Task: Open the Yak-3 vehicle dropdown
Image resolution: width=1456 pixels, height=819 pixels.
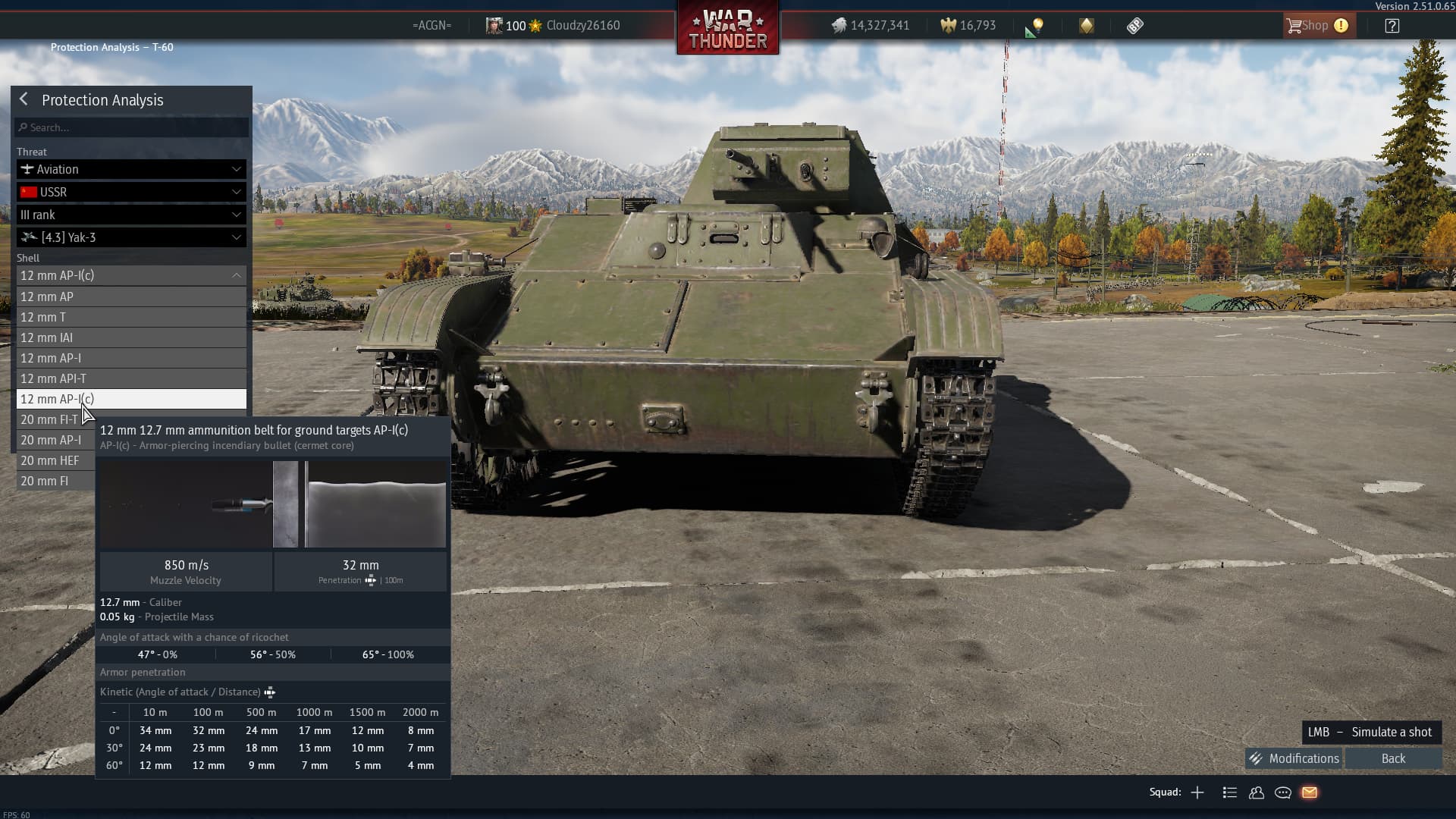Action: pos(131,237)
